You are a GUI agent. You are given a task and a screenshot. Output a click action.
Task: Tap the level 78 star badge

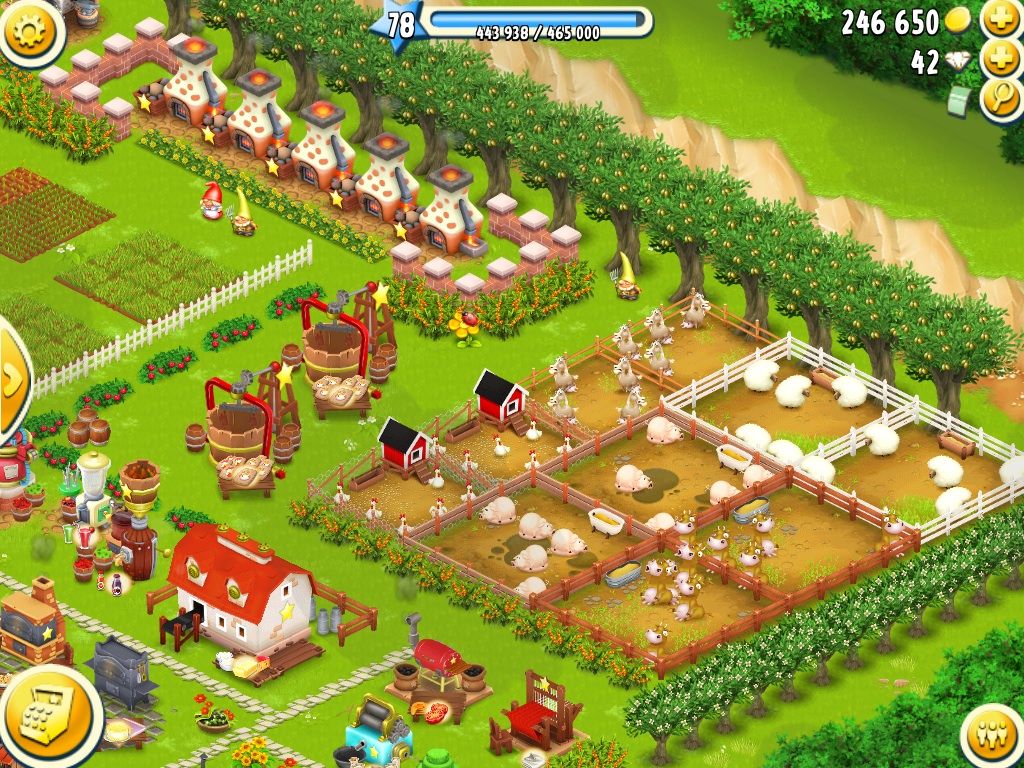tap(399, 24)
